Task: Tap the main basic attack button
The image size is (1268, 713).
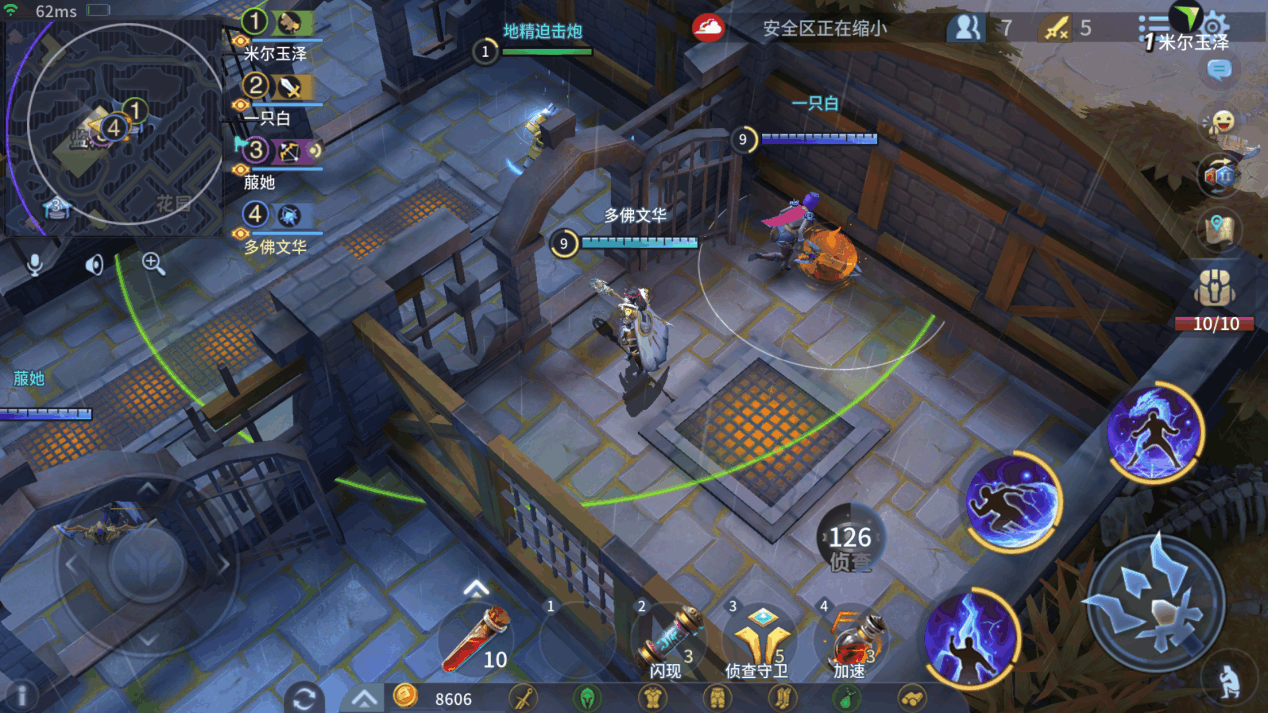Action: [1155, 604]
